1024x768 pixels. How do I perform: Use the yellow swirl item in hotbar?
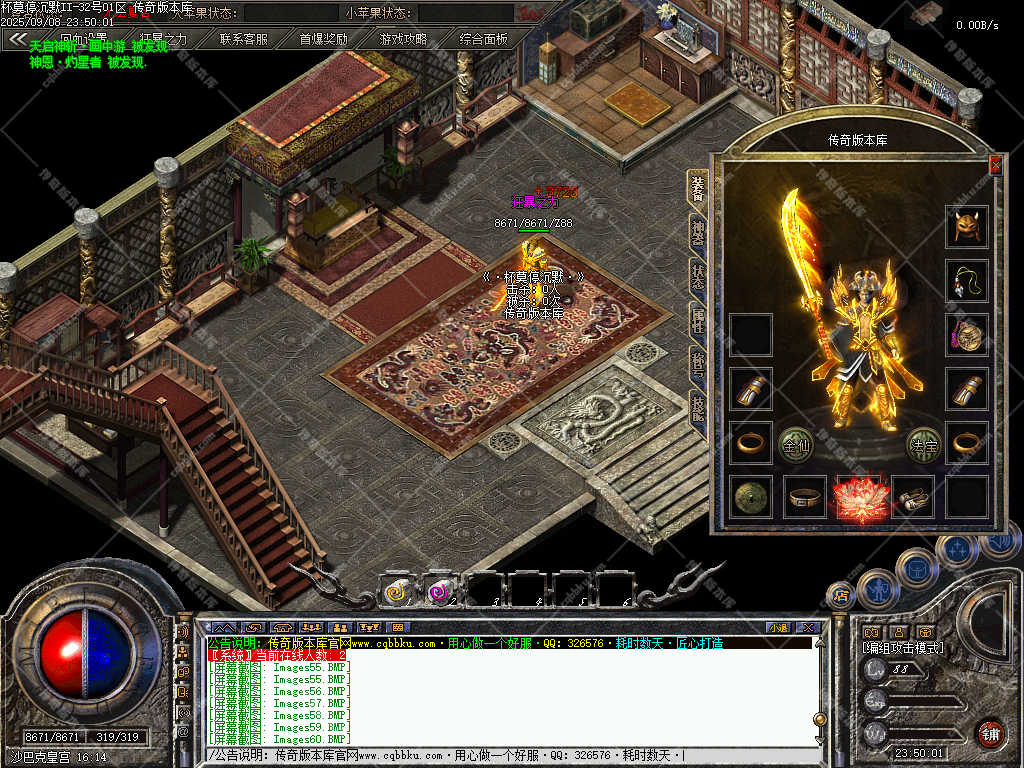coord(398,592)
